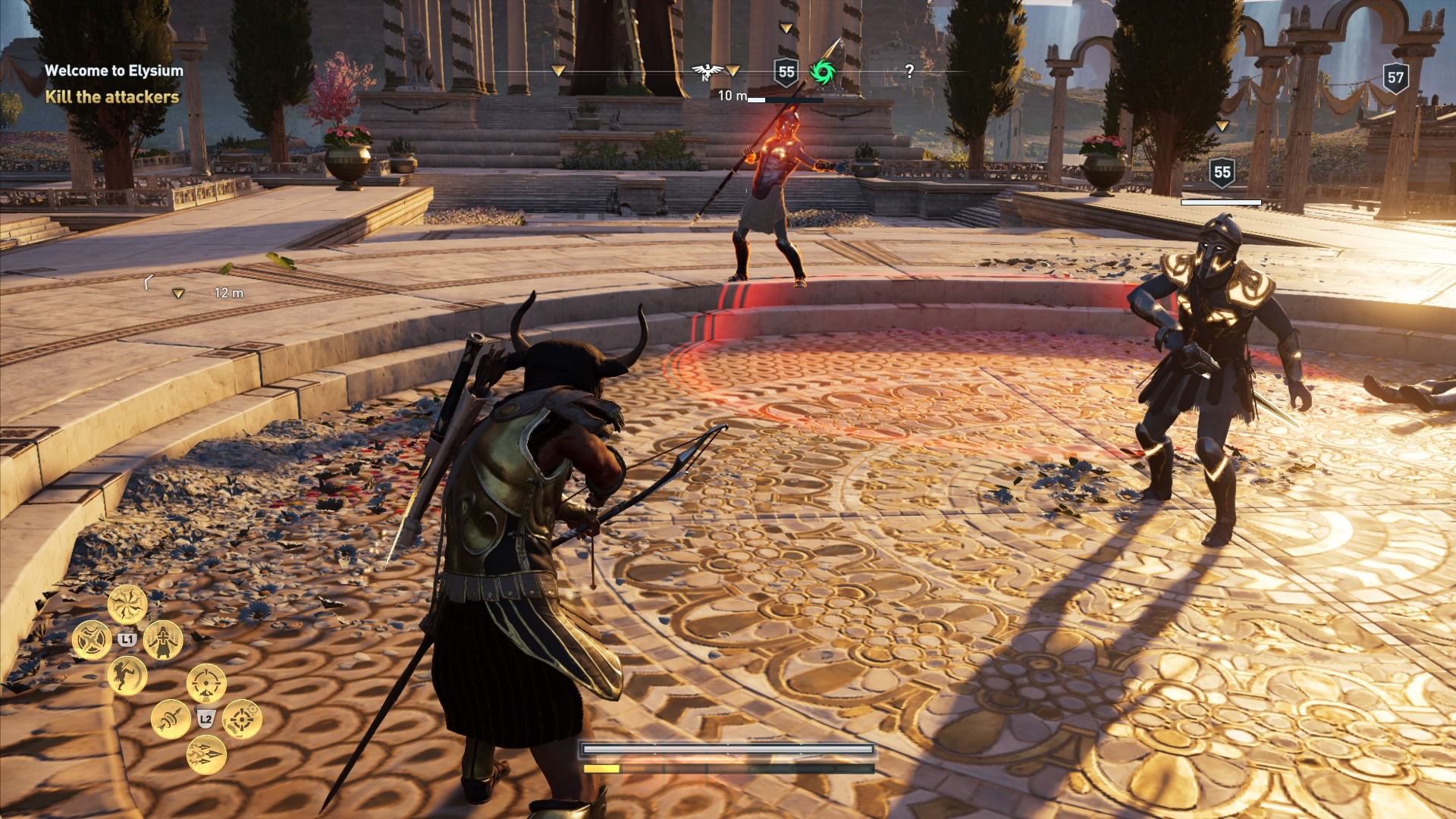
Task: Toggle the L2 ranged ability wheel prompt
Action: [x=205, y=719]
